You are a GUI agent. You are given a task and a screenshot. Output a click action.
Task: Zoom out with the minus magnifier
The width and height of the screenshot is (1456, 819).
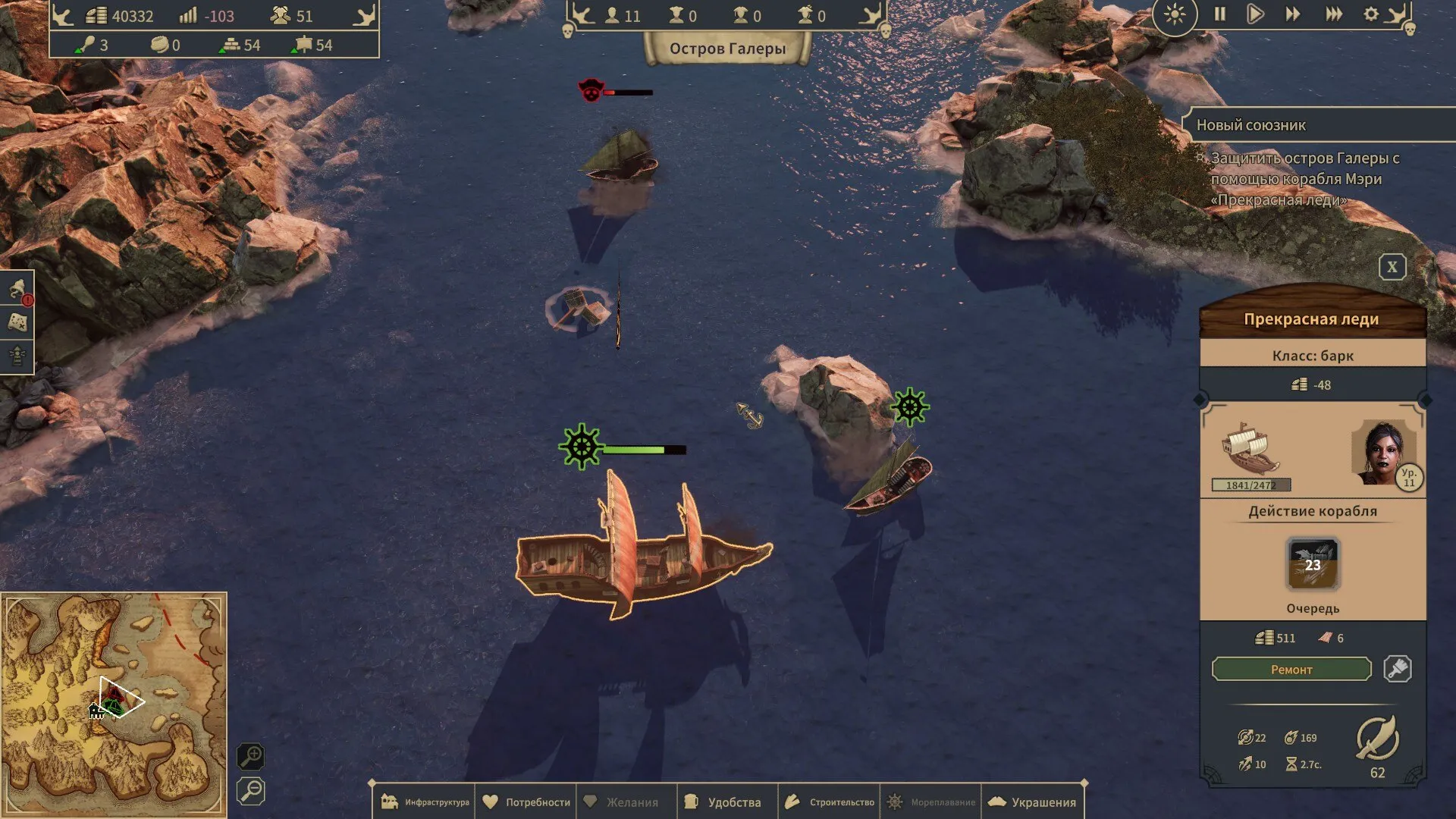coord(250,791)
